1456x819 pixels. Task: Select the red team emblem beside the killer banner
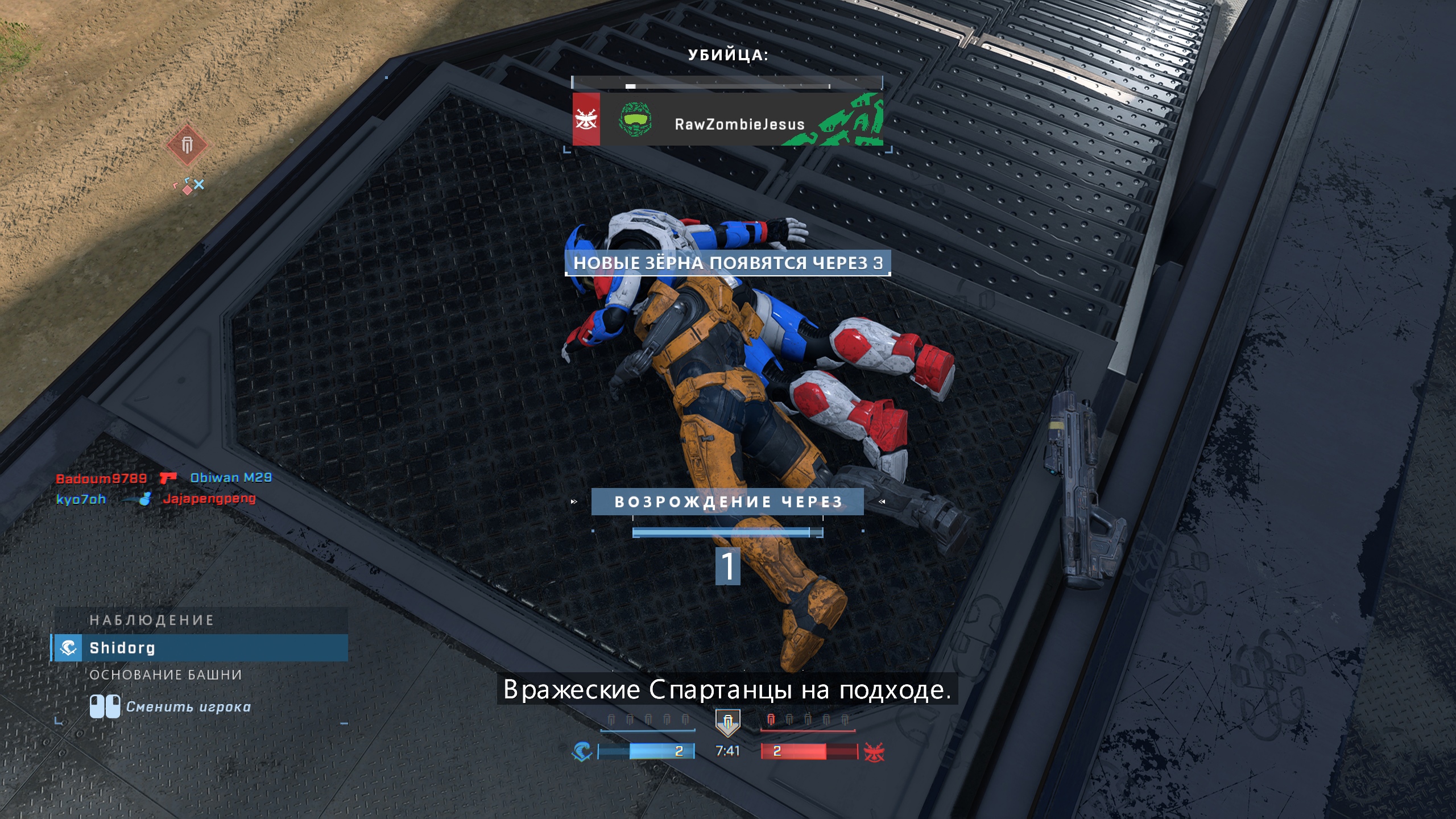tap(587, 121)
